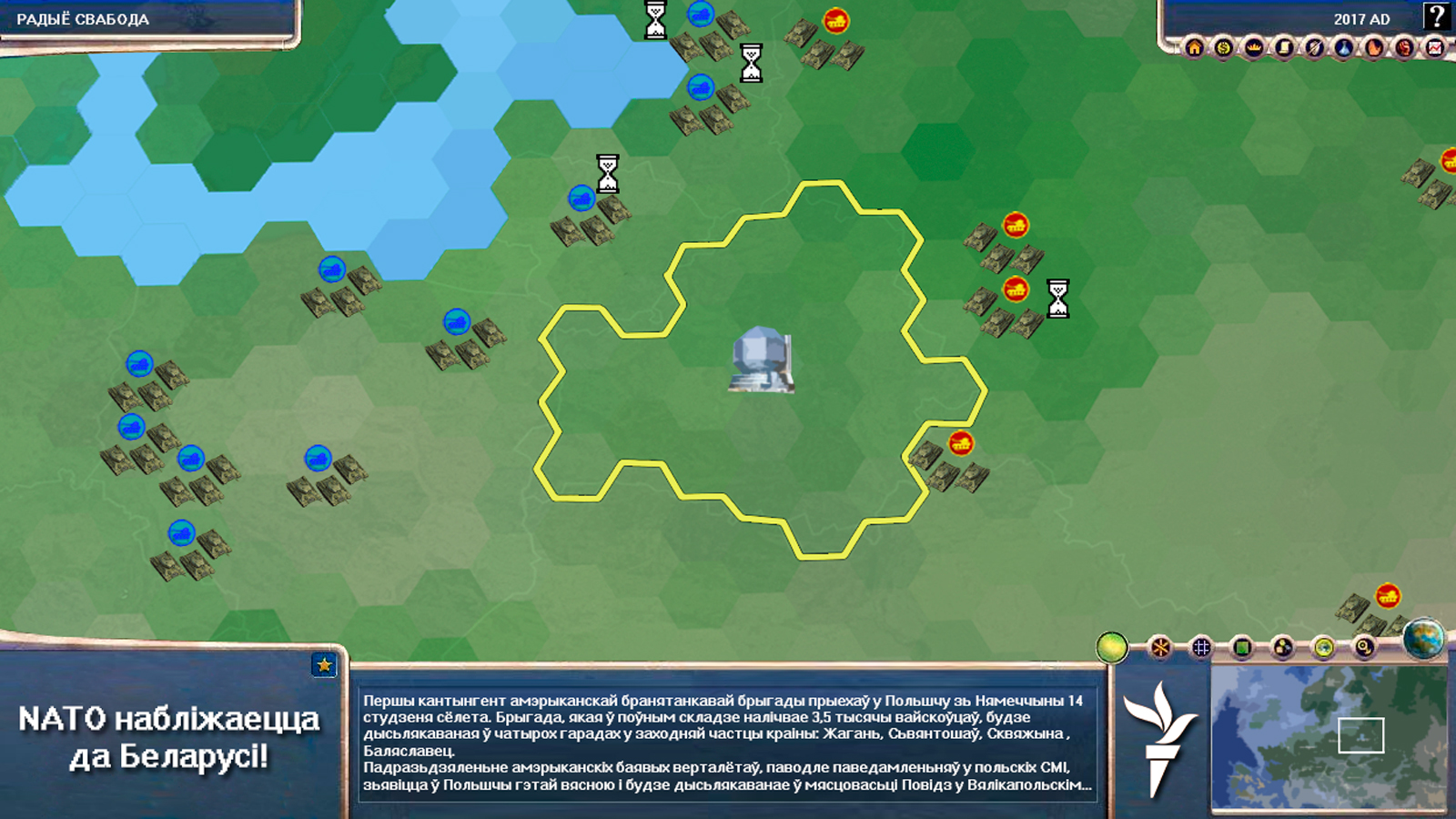Image resolution: width=1456 pixels, height=819 pixels.
Task: Click the gold star button on the headline panel
Action: point(324,665)
